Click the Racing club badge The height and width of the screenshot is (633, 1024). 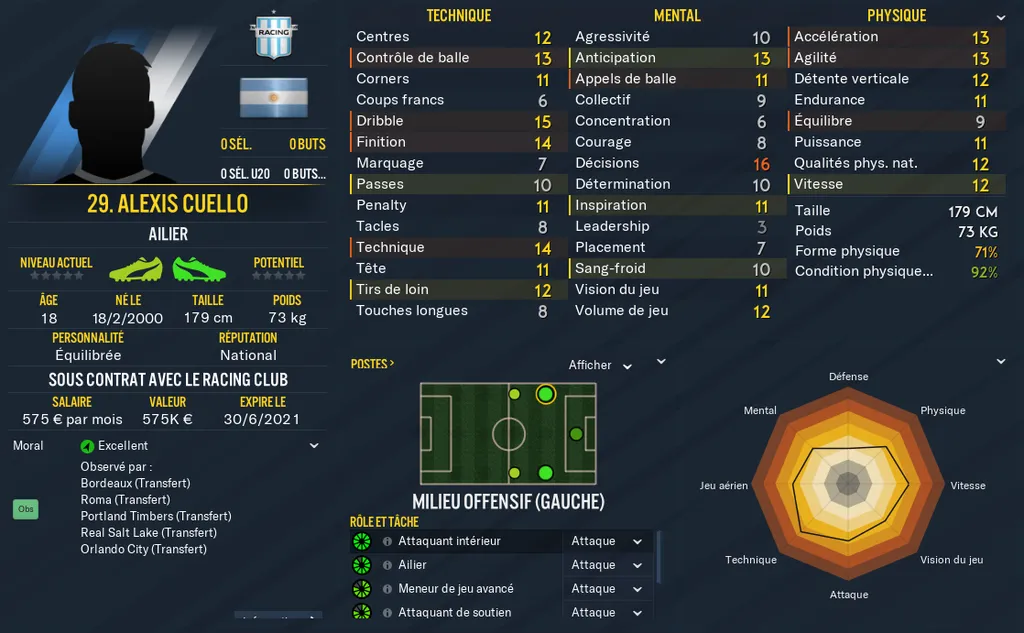tap(273, 34)
